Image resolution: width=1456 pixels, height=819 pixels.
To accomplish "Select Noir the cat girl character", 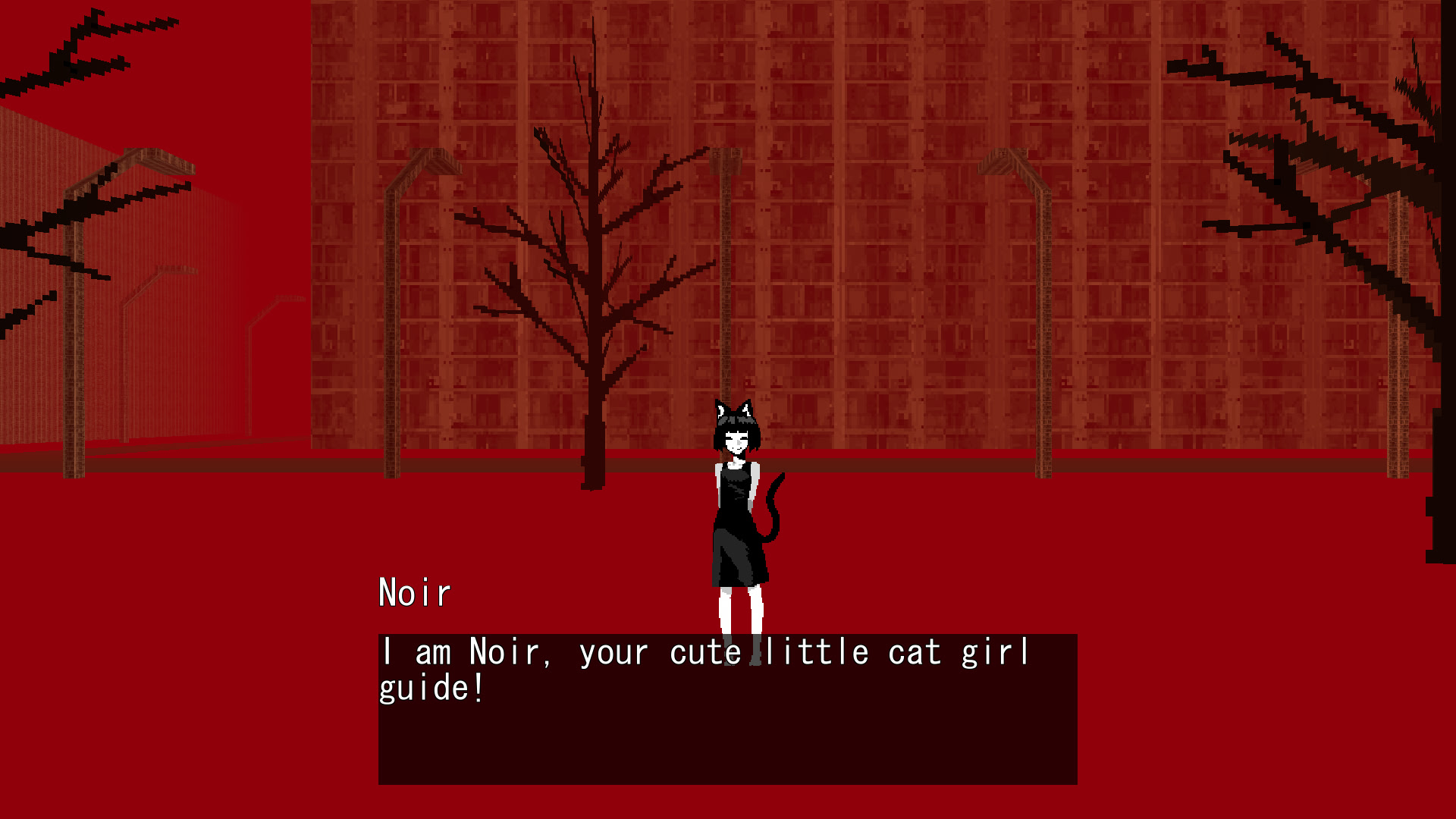I will 732,516.
